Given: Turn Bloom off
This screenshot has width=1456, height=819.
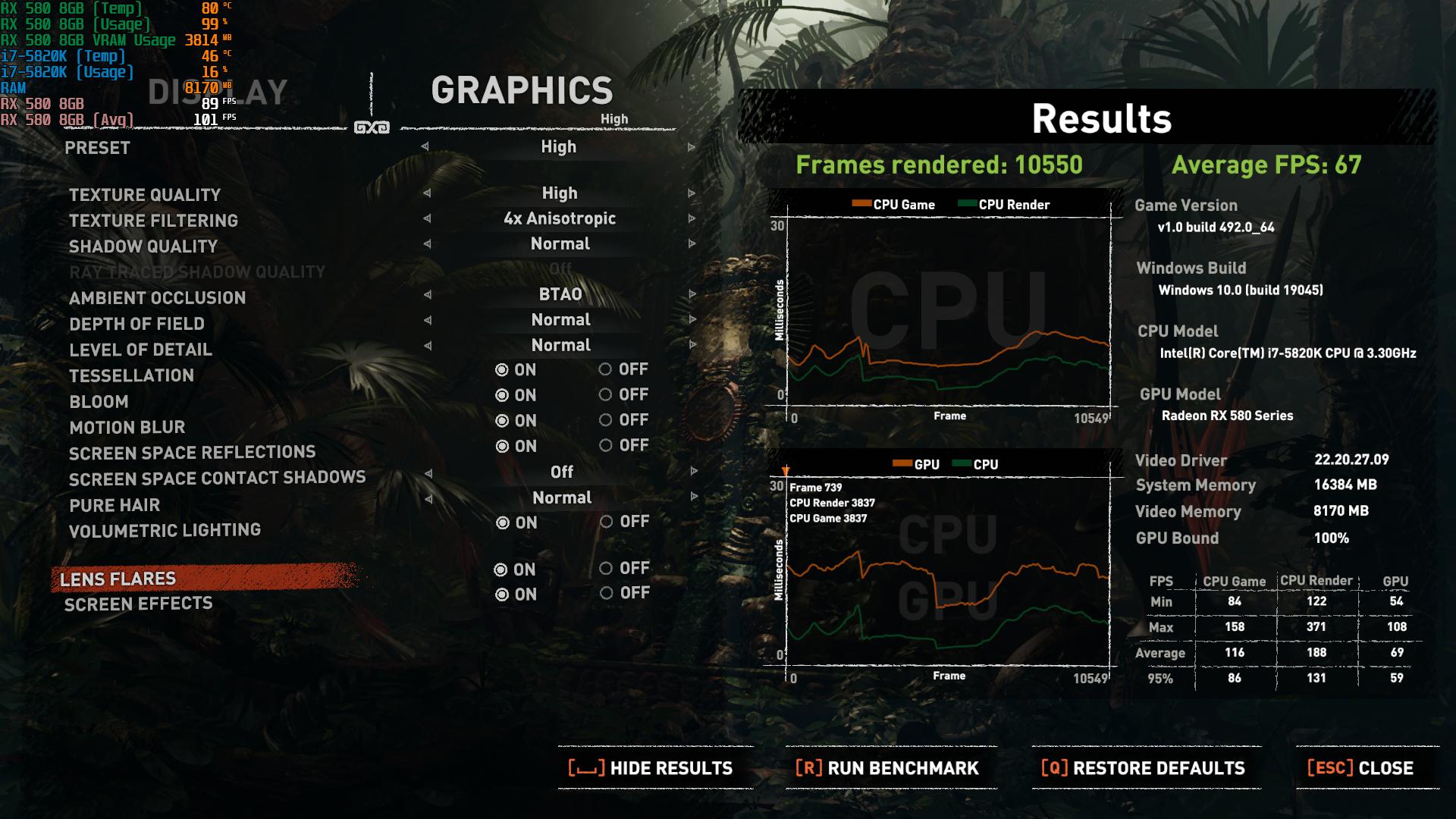Looking at the screenshot, I should tap(607, 395).
